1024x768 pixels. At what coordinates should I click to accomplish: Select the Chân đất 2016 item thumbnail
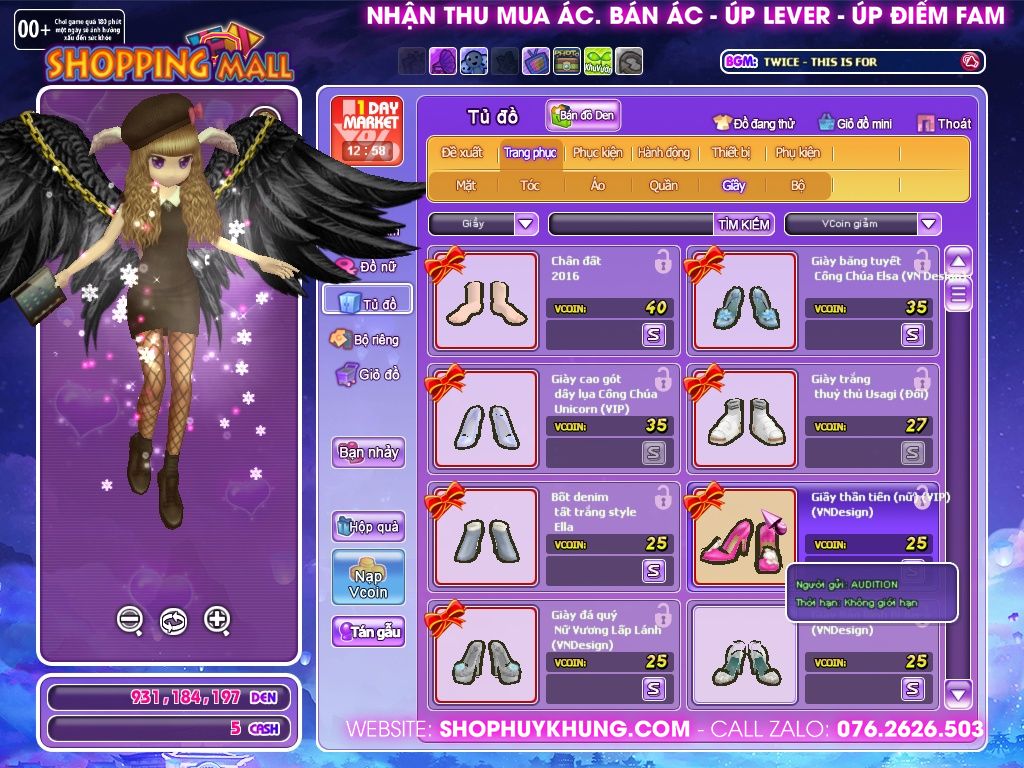pyautogui.click(x=486, y=301)
